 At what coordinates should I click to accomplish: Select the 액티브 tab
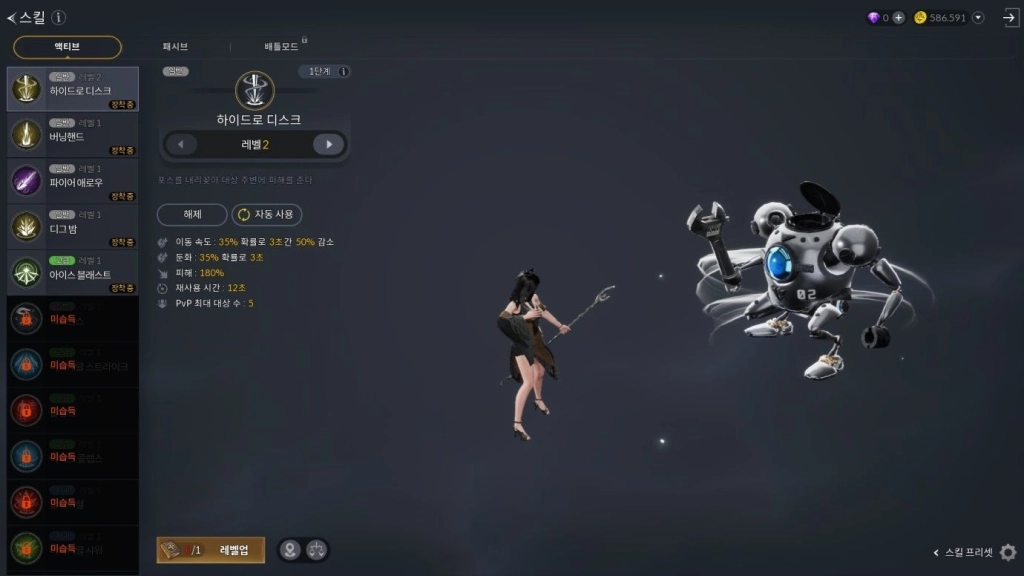68,47
